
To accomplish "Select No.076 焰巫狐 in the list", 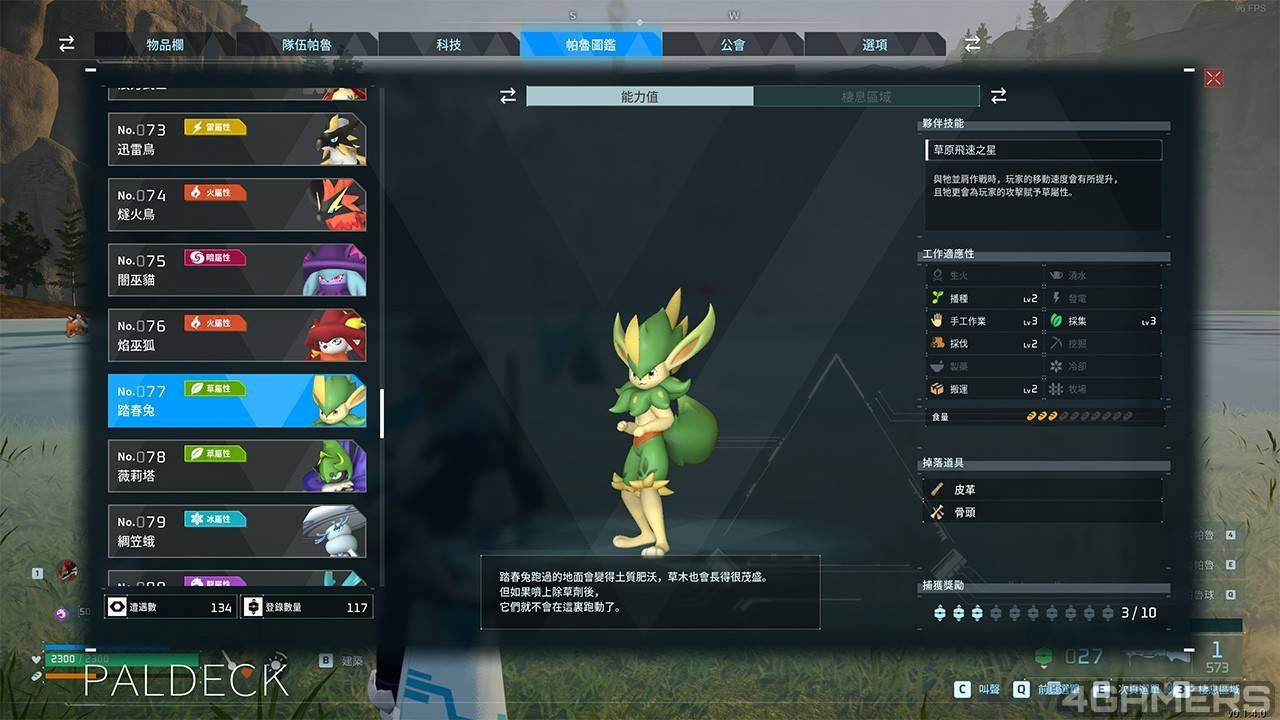I will point(237,336).
